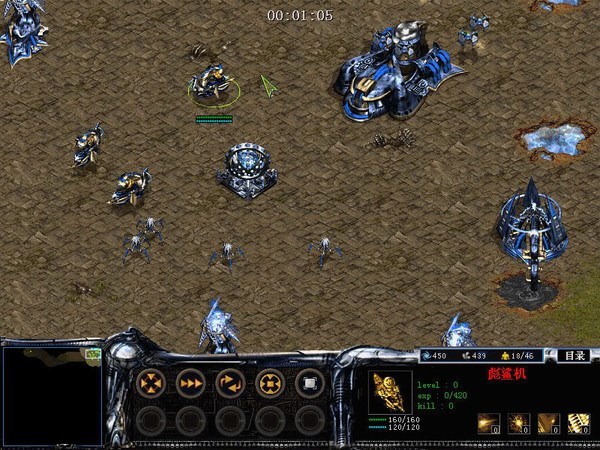Click the selected unit's golden portrait
The width and height of the screenshot is (600, 450).
(x=390, y=391)
